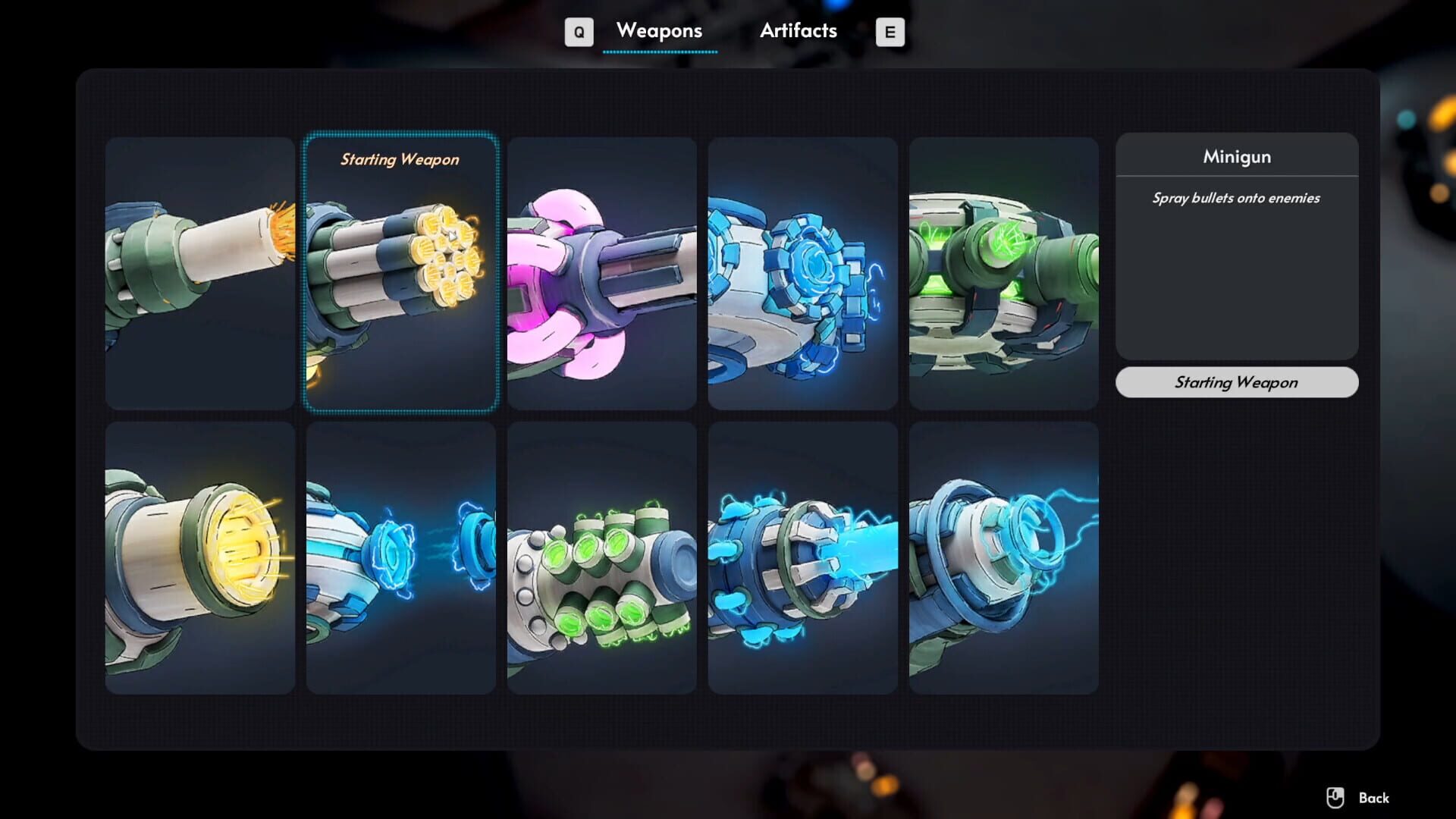1456x819 pixels.
Task: Switch to the Weapons tab
Action: pyautogui.click(x=659, y=31)
